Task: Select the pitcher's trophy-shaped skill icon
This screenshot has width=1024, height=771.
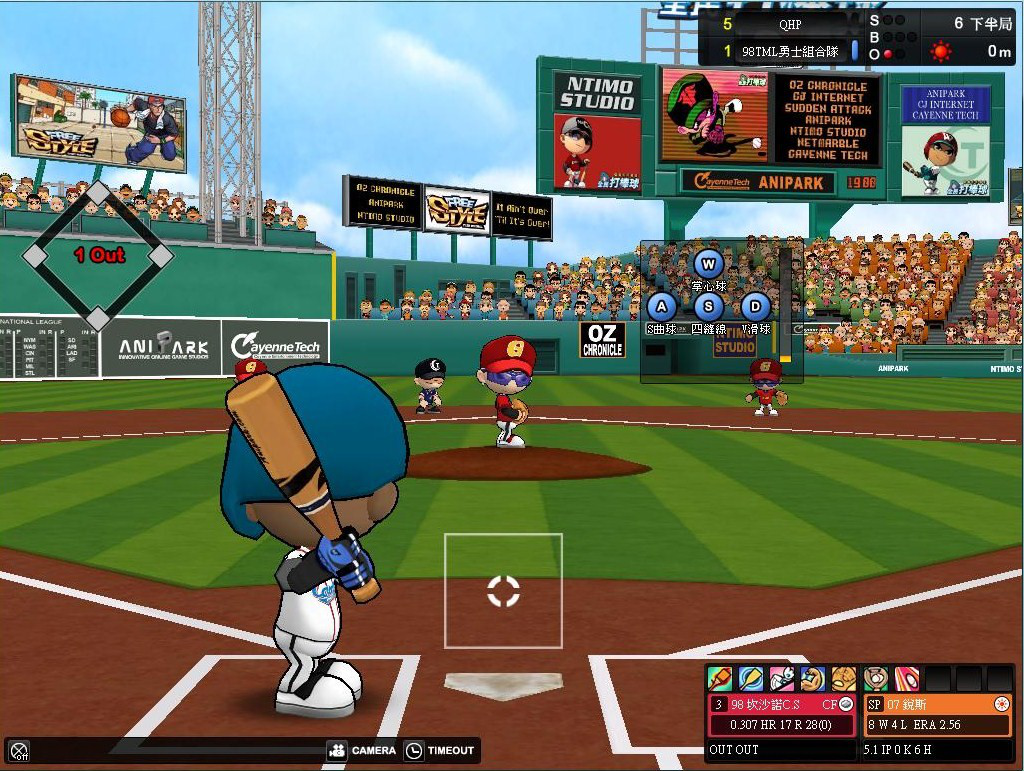Action: click(x=876, y=679)
